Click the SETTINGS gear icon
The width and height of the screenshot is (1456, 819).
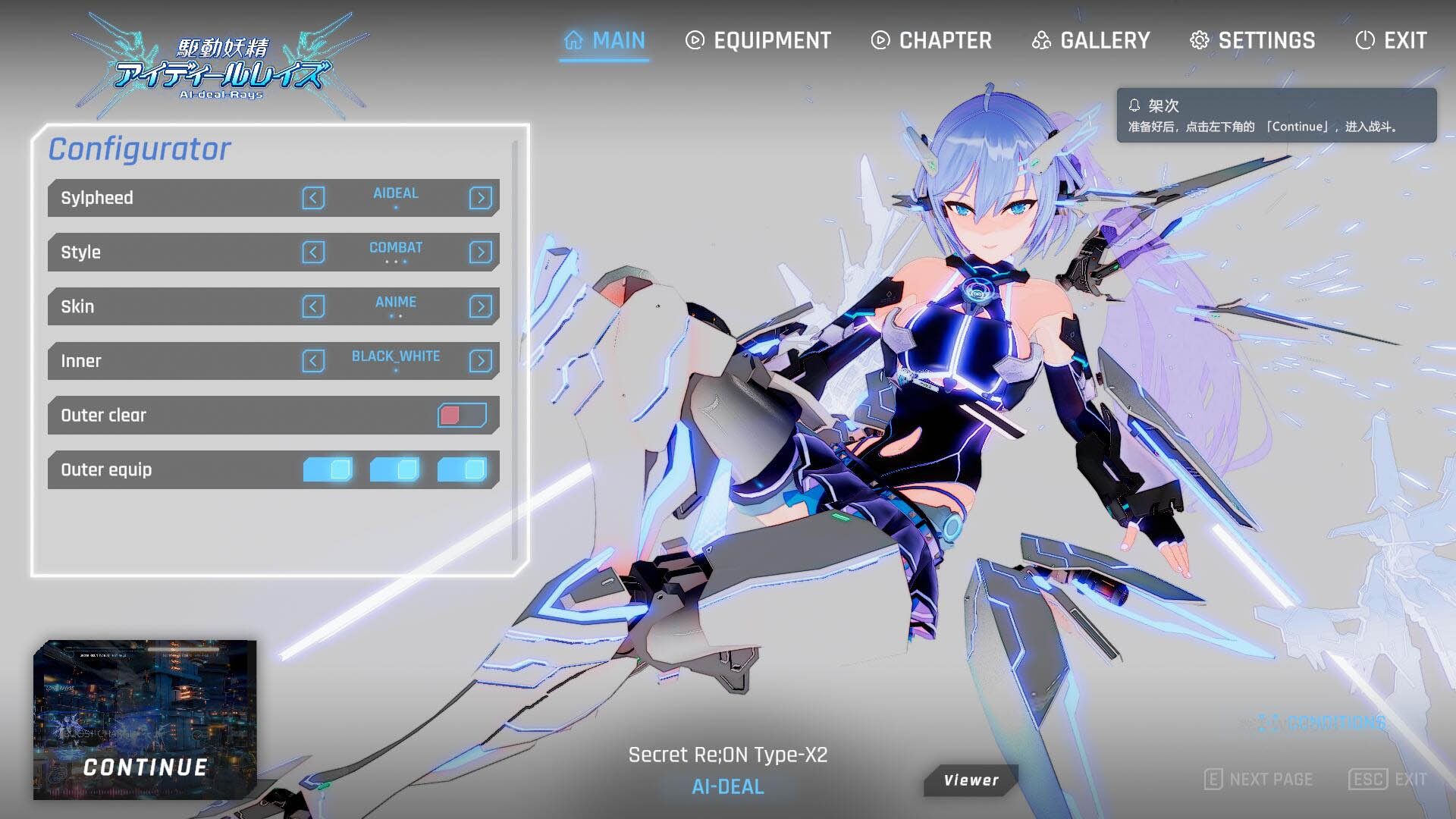click(1199, 40)
